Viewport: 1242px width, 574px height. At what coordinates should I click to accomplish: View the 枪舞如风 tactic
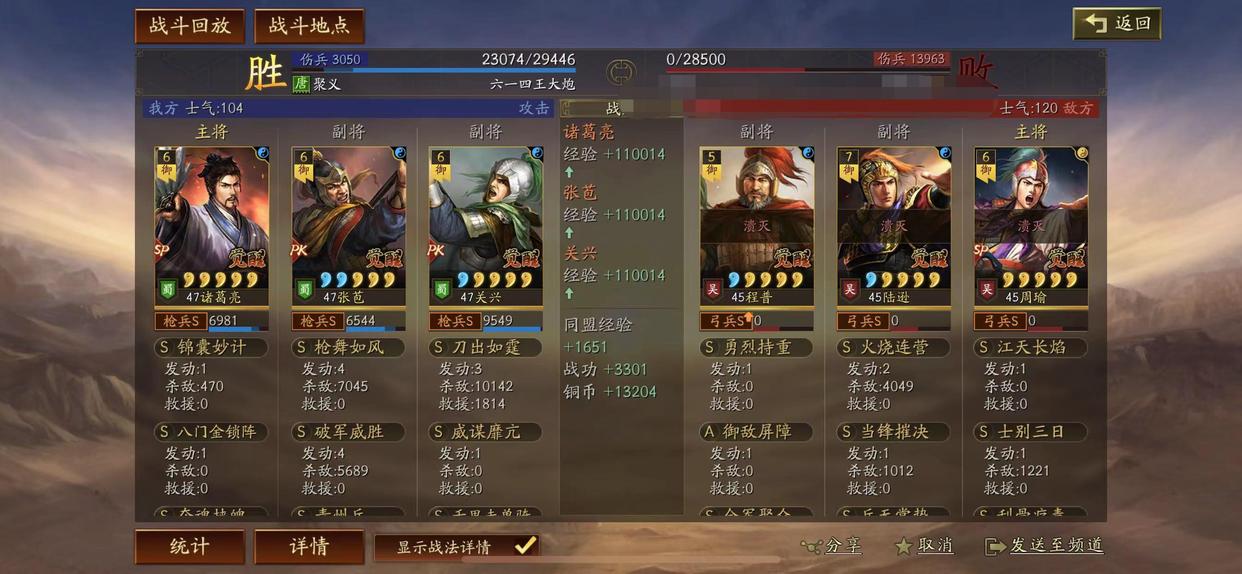click(x=338, y=348)
